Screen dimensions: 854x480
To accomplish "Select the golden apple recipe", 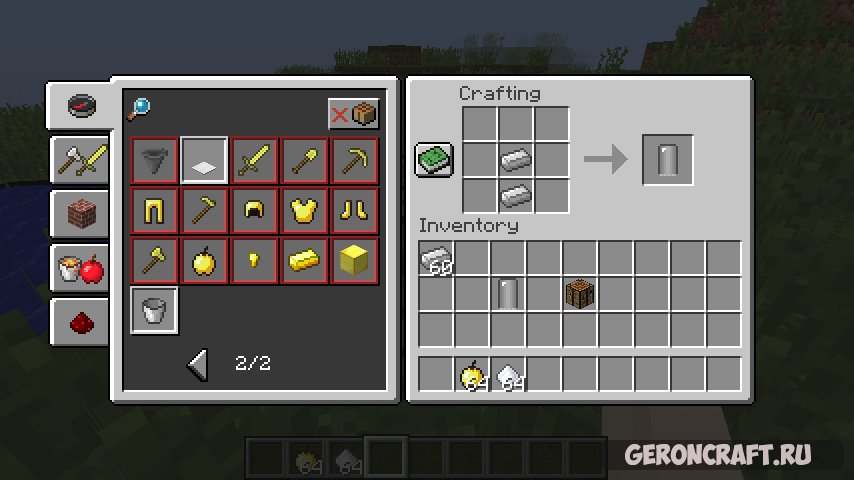I will (205, 261).
